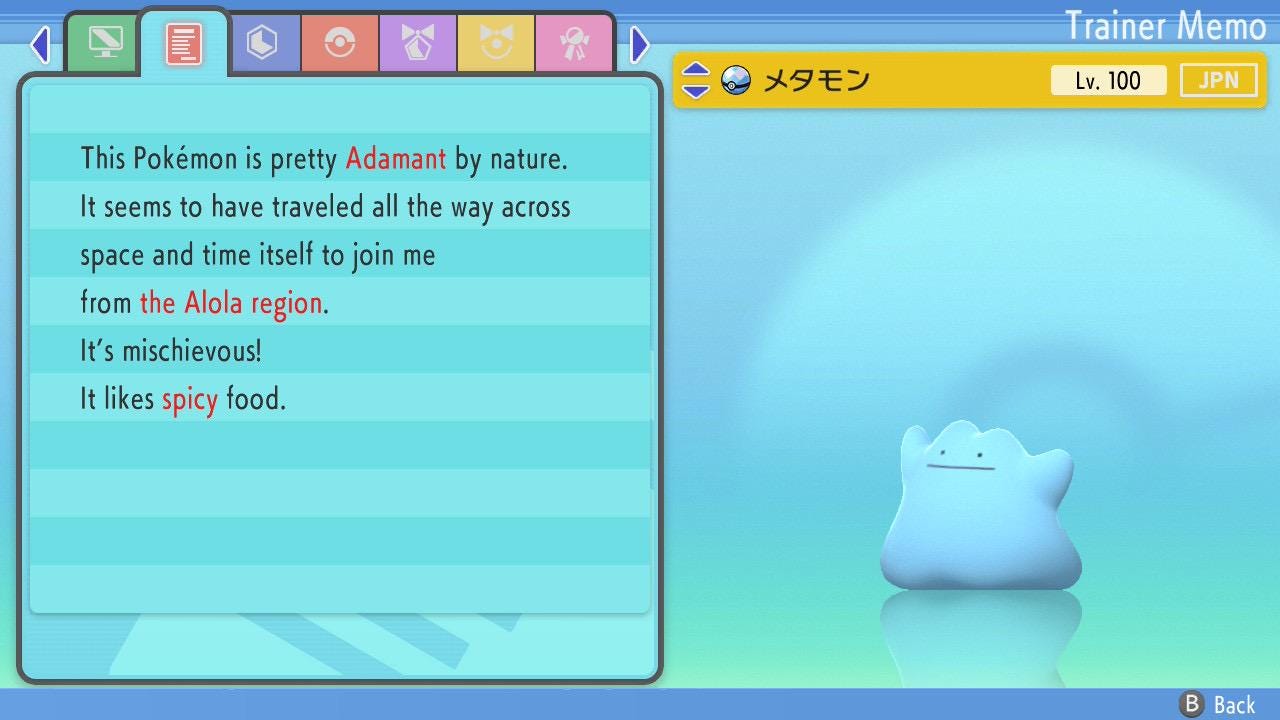Viewport: 1280px width, 720px height.
Task: Open the yellow condition tab
Action: click(496, 42)
